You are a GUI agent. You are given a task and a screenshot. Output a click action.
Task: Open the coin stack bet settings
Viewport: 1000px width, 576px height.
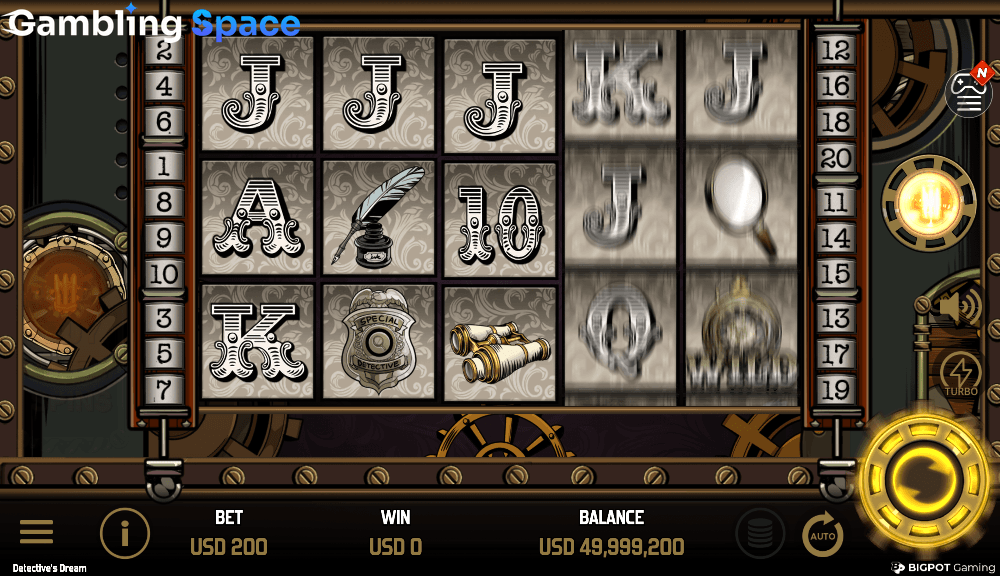click(x=760, y=533)
